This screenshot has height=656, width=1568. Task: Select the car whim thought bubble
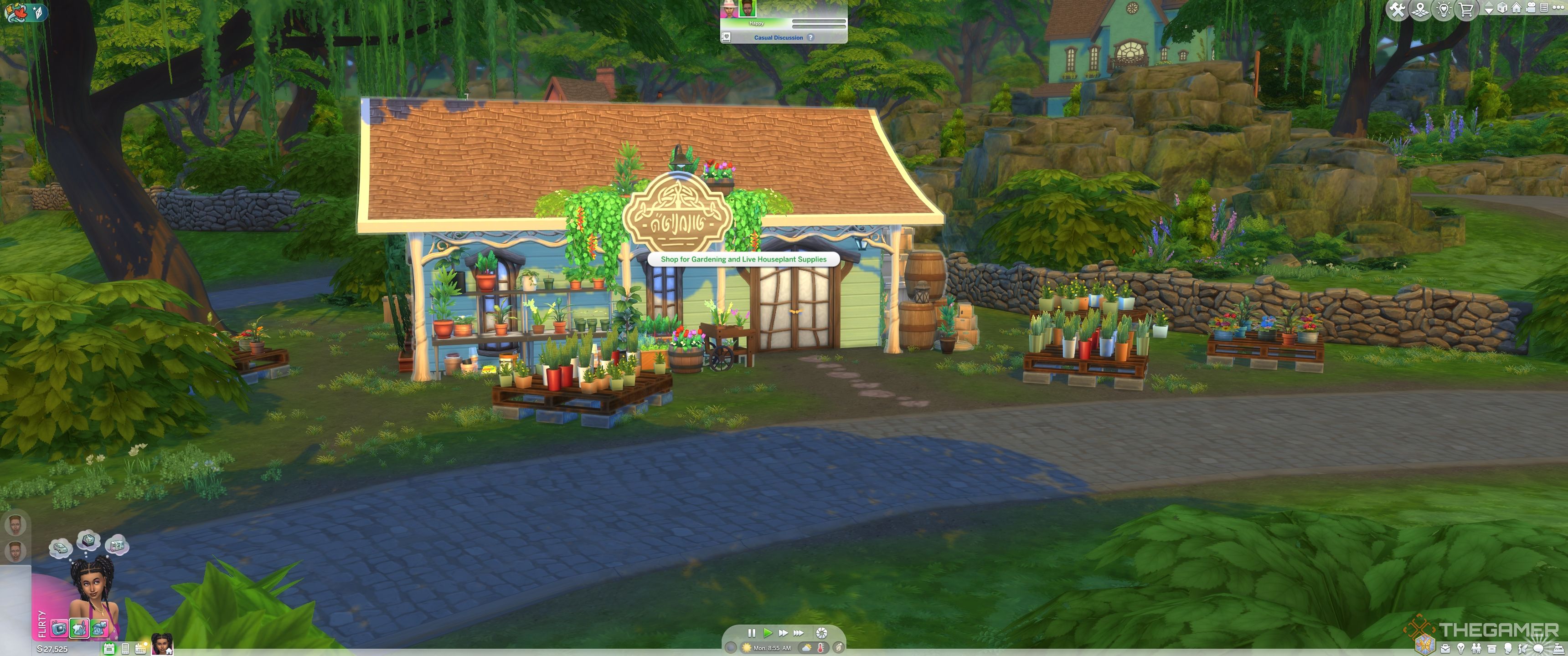tap(60, 547)
